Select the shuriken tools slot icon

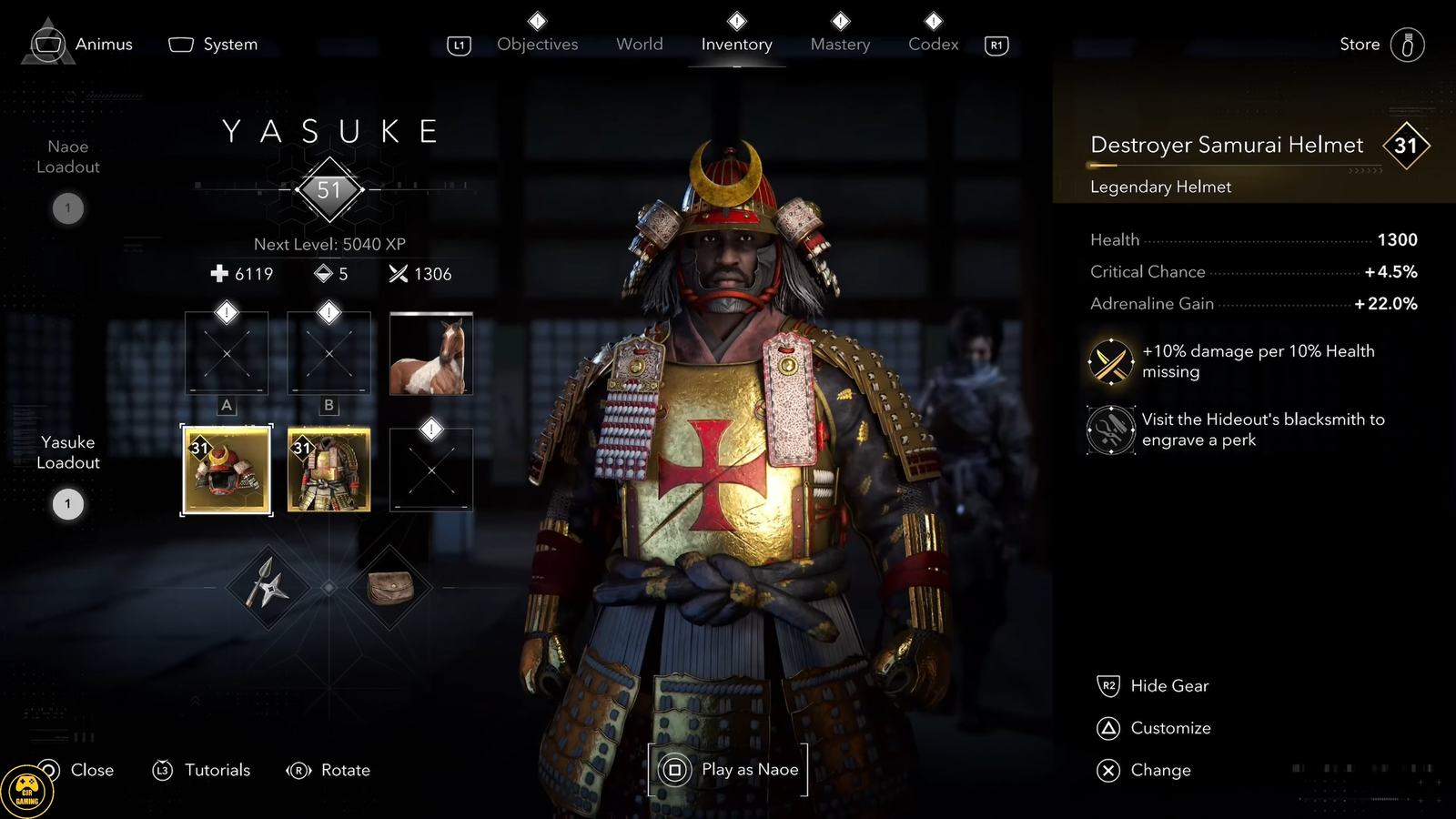[265, 587]
